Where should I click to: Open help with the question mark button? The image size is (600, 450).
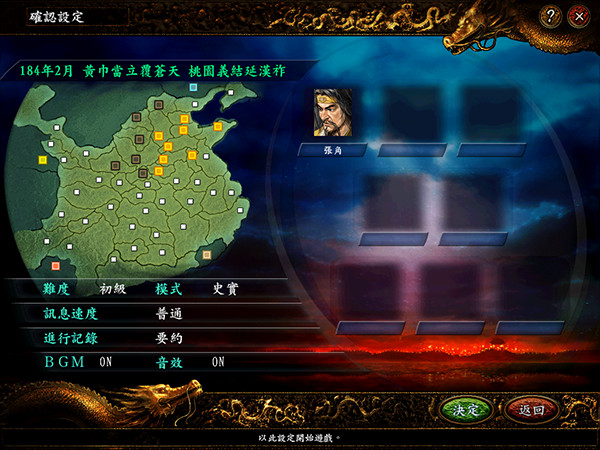551,16
